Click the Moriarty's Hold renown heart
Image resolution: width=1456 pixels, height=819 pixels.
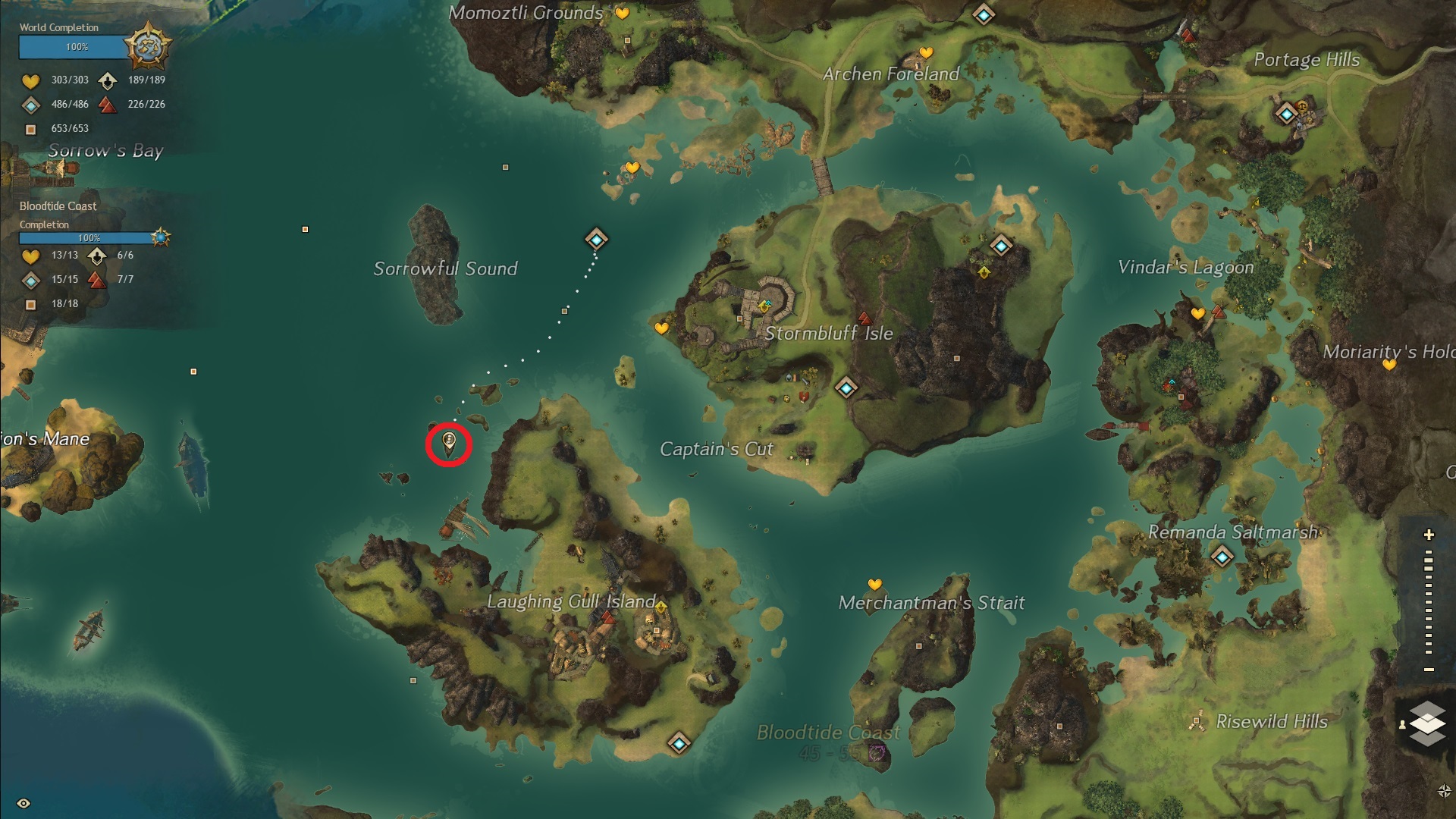tap(1389, 365)
